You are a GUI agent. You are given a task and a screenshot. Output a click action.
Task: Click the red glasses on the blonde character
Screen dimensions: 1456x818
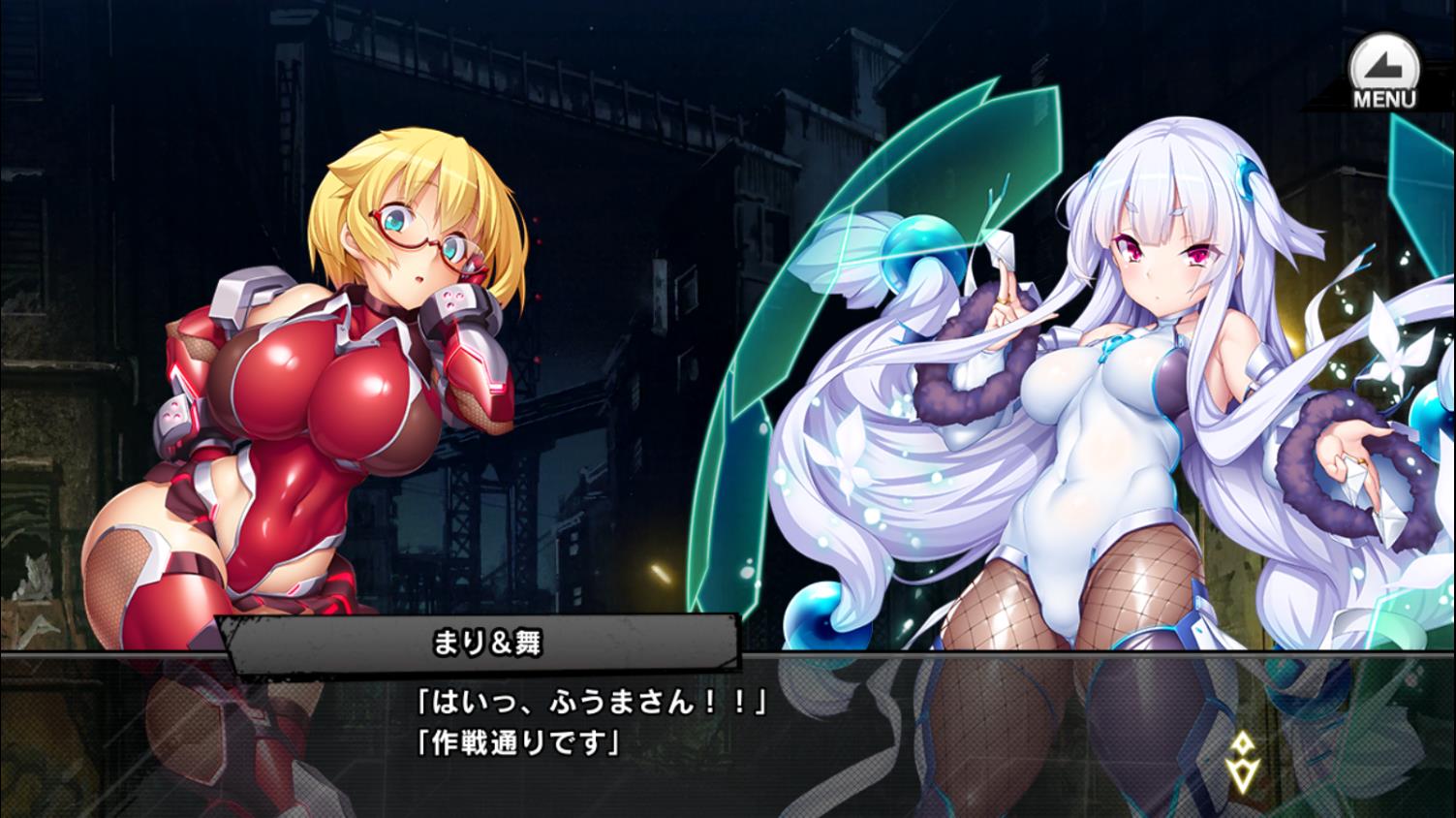pyautogui.click(x=405, y=226)
